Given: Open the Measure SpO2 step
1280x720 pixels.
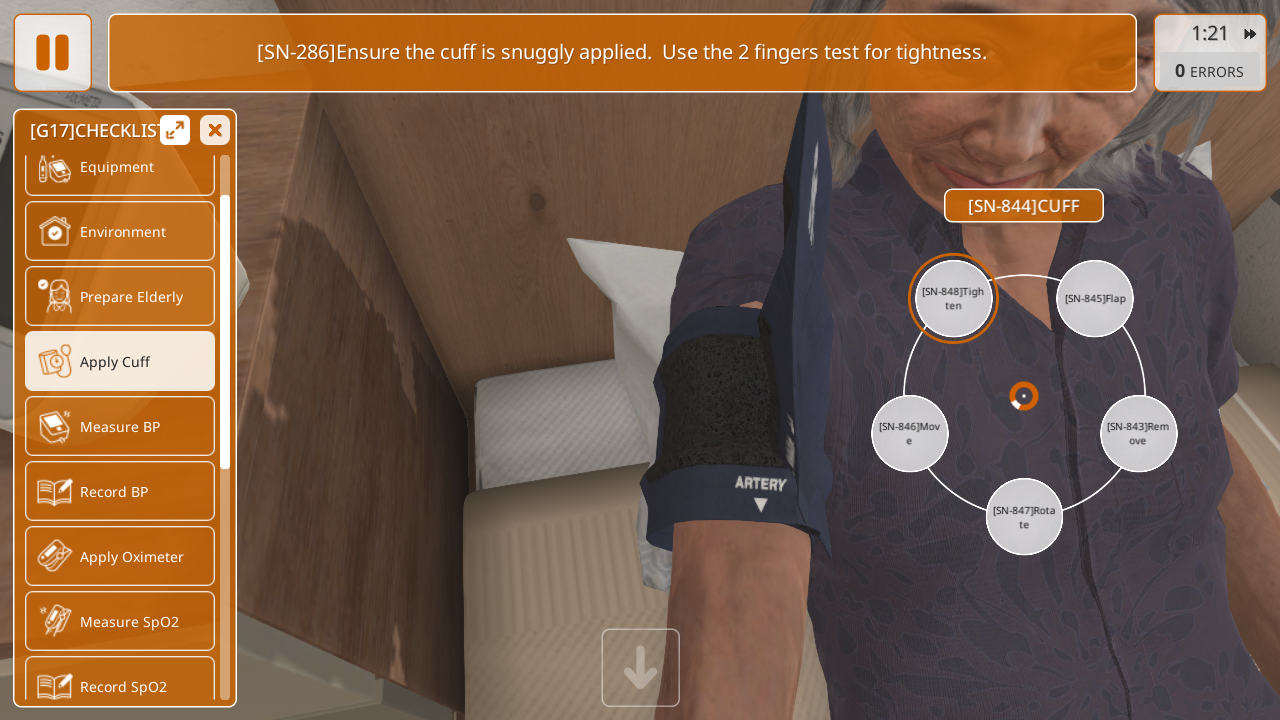Looking at the screenshot, I should click(119, 621).
